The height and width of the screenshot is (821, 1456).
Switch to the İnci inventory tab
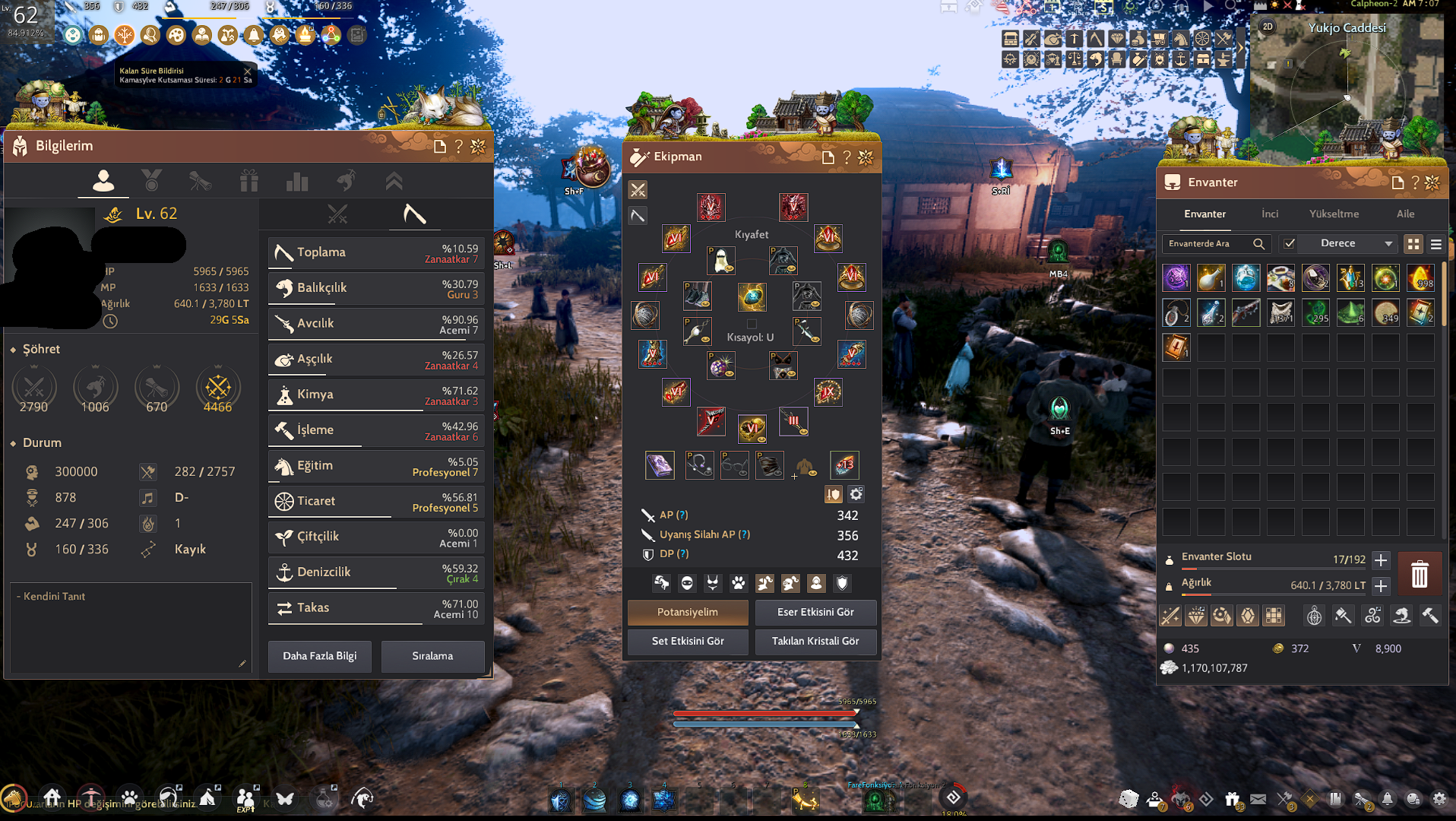pos(1270,214)
